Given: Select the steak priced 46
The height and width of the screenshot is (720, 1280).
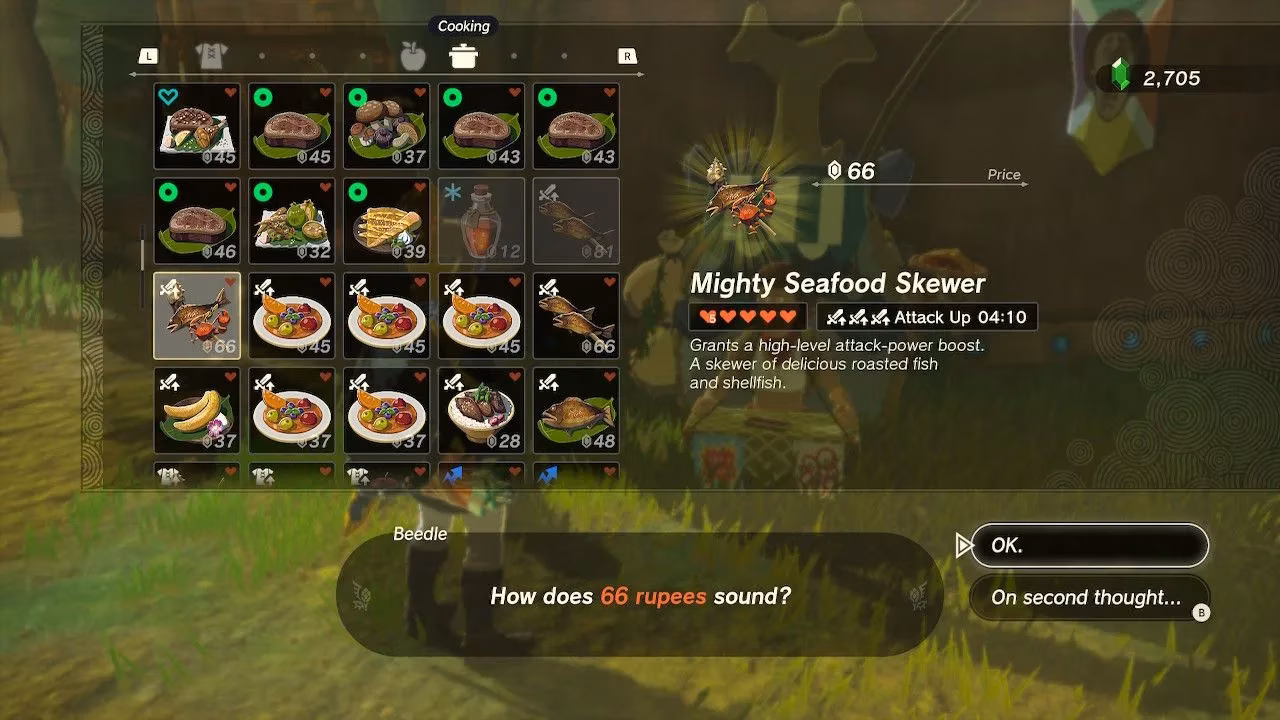Looking at the screenshot, I should (x=197, y=221).
